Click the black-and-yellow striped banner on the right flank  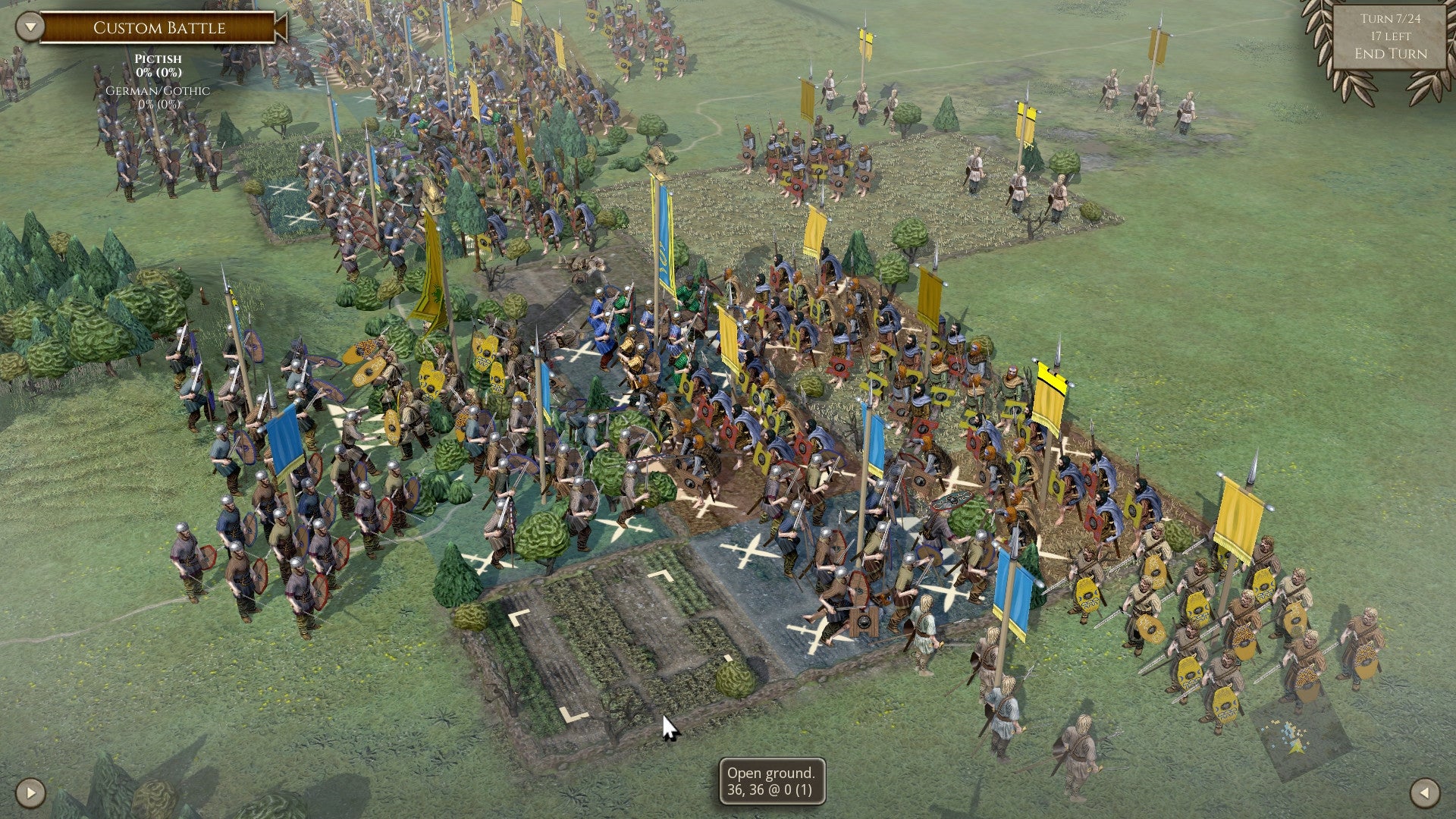[x=1048, y=383]
